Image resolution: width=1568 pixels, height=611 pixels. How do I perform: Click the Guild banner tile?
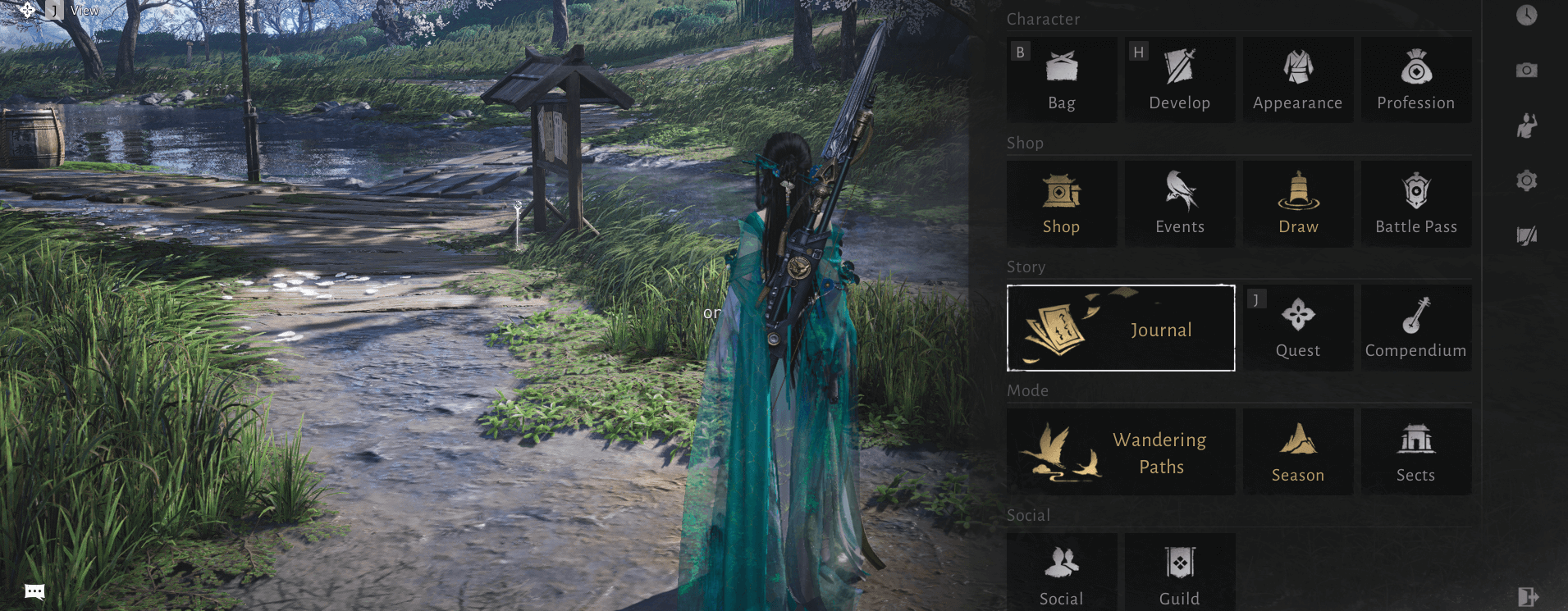point(1179,572)
